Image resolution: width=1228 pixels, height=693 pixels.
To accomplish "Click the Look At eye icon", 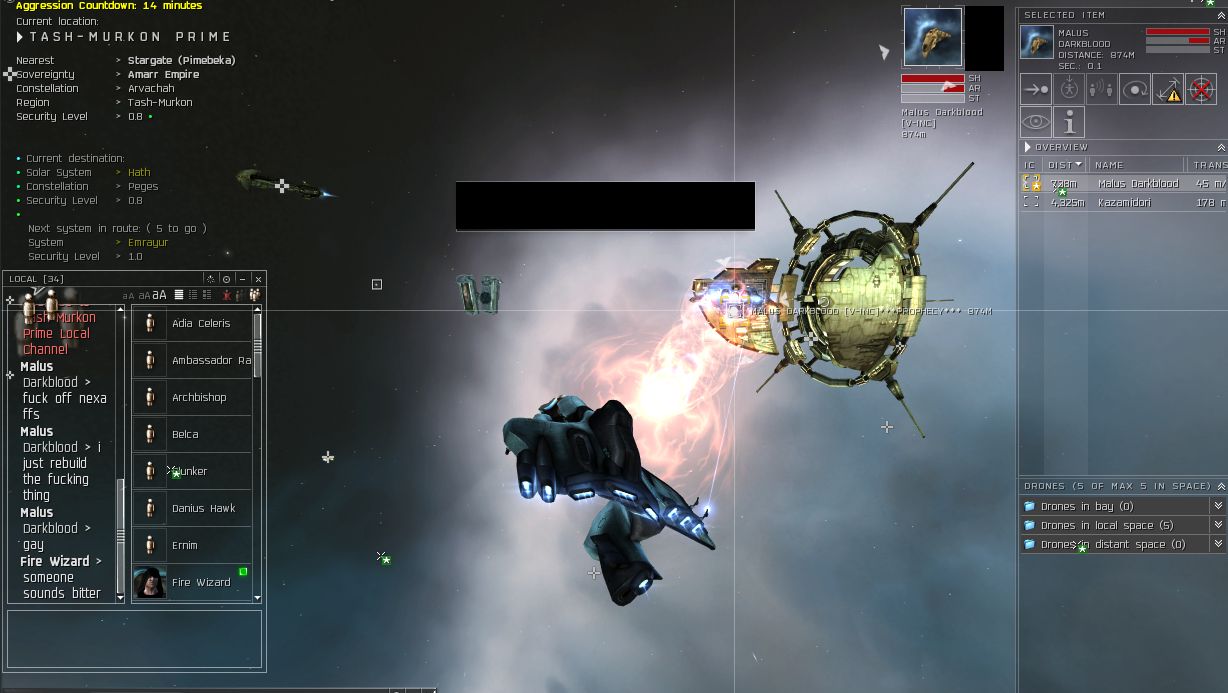I will click(x=1035, y=122).
